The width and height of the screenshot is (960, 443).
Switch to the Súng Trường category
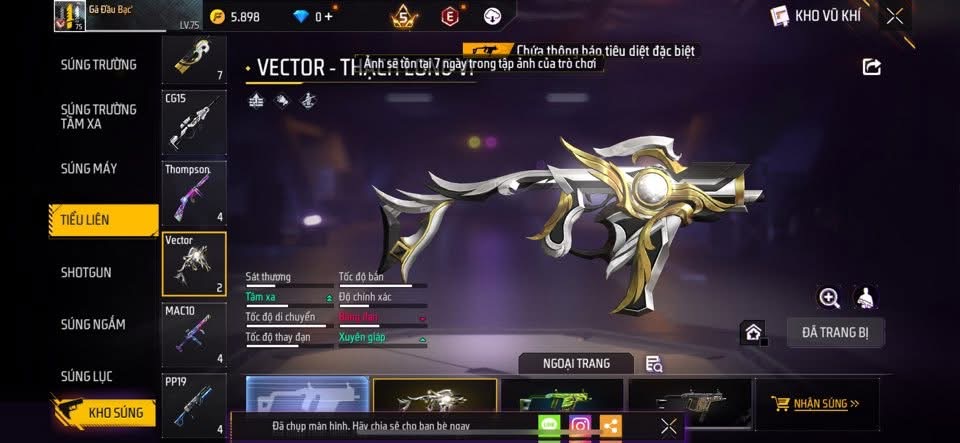point(98,65)
